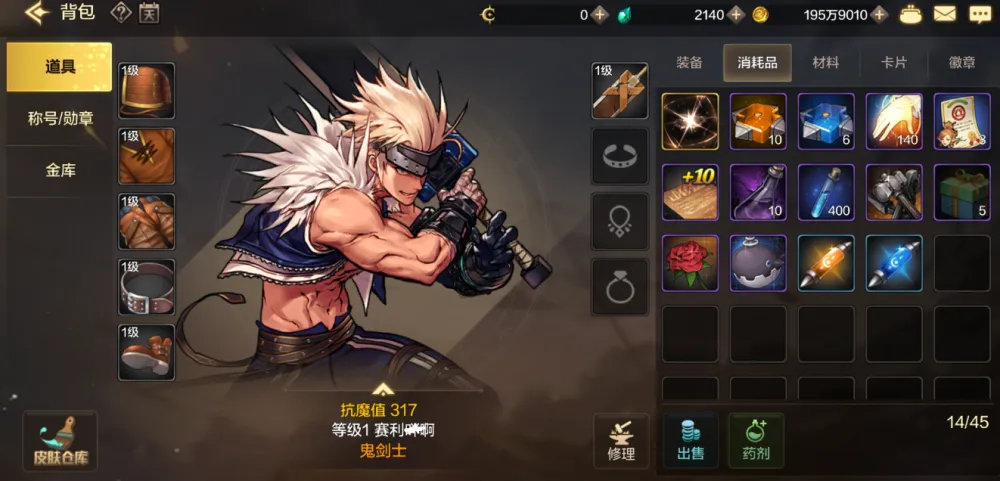Open the 药剂 potion button
This screenshot has width=1000, height=481.
pyautogui.click(x=756, y=440)
